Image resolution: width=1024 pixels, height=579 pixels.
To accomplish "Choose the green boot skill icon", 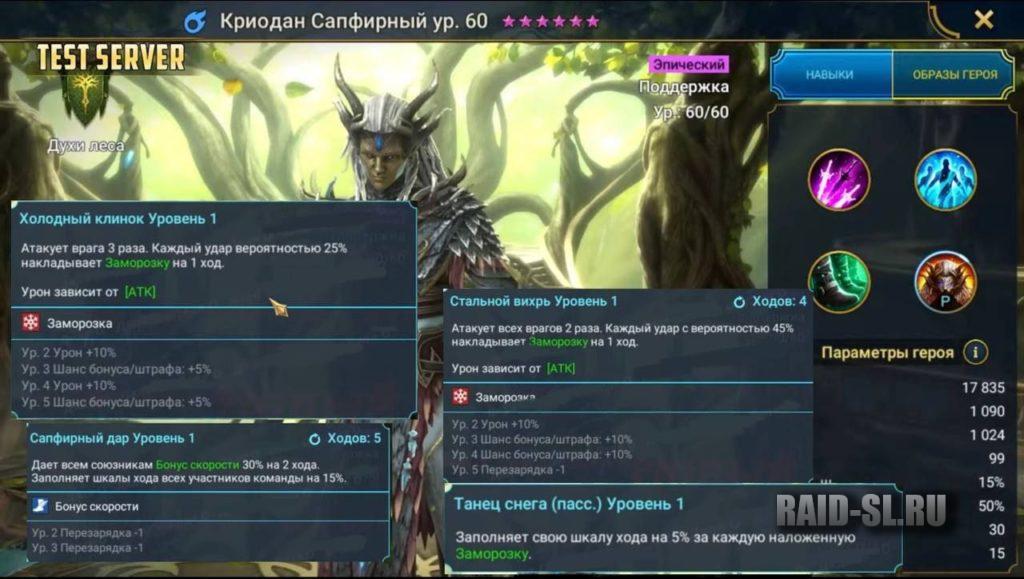I will point(839,282).
